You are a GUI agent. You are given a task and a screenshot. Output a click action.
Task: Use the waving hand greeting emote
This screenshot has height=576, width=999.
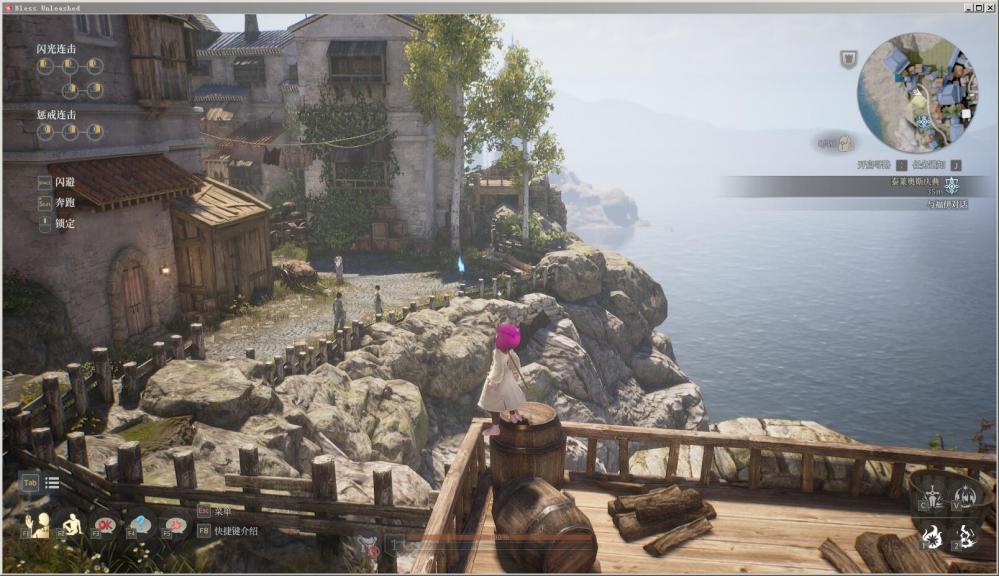coord(40,523)
